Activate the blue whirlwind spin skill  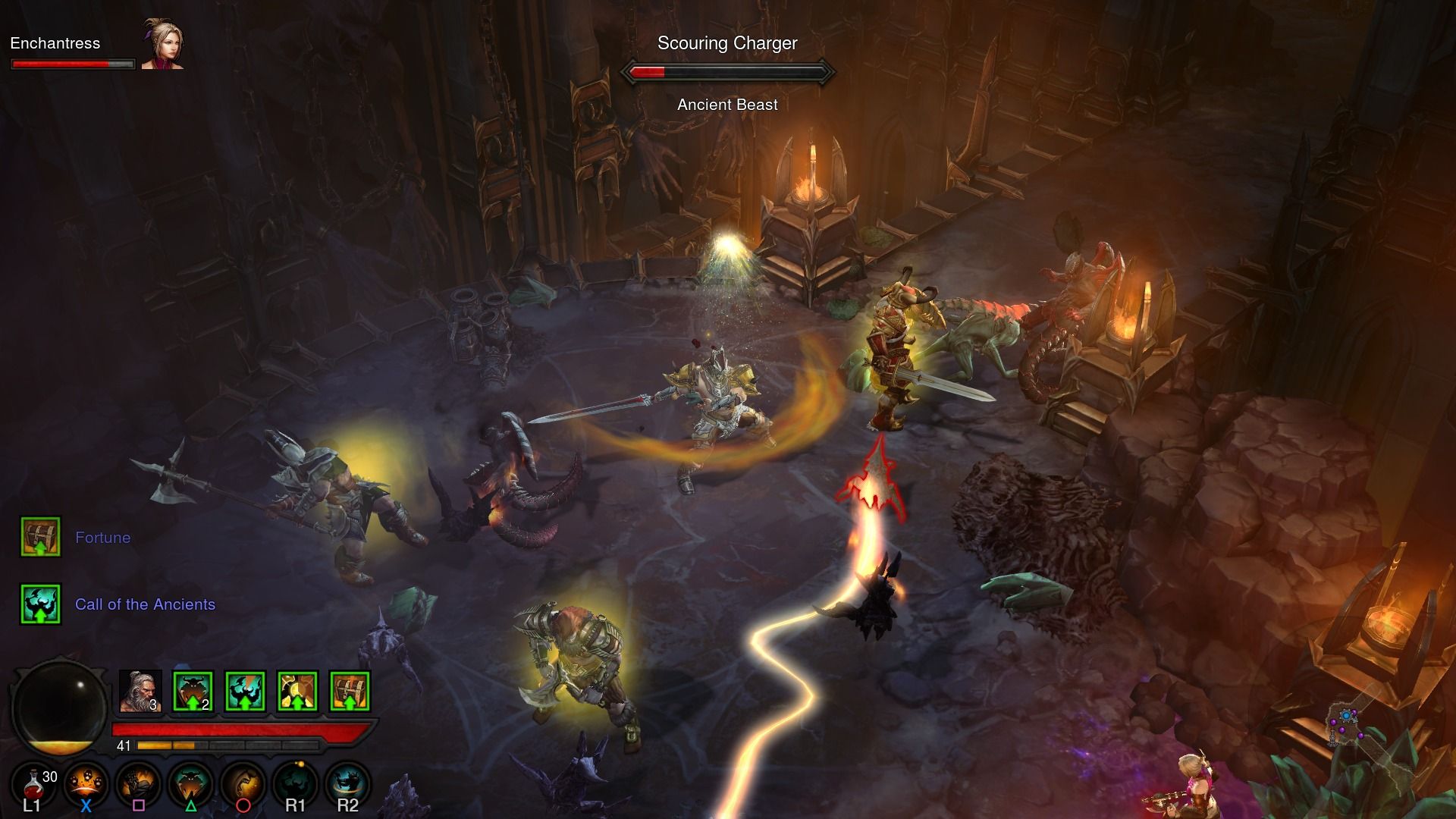click(x=347, y=785)
